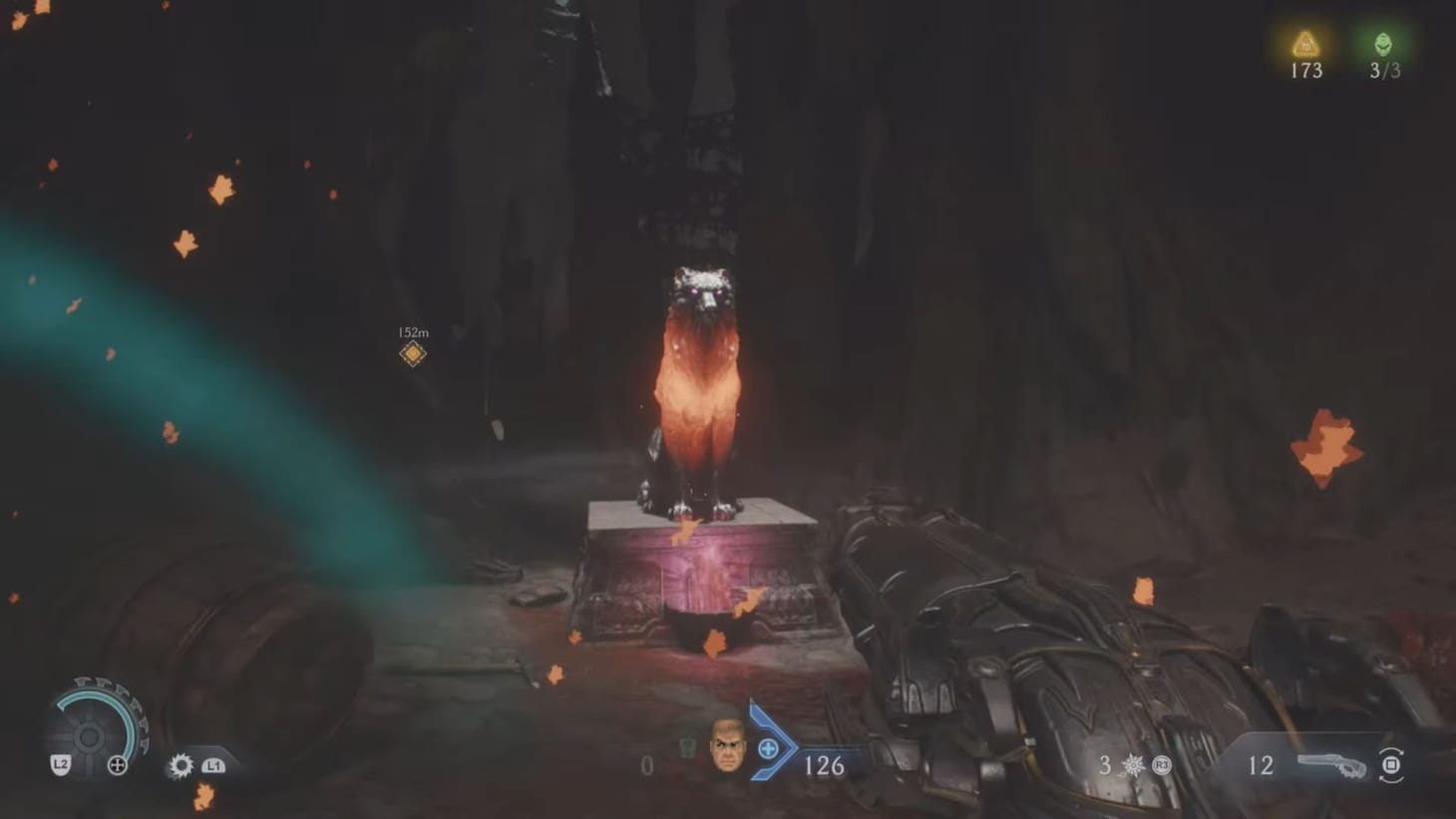Select the green extra life icon showing 3/3
The height and width of the screenshot is (819, 1456).
pyautogui.click(x=1382, y=44)
